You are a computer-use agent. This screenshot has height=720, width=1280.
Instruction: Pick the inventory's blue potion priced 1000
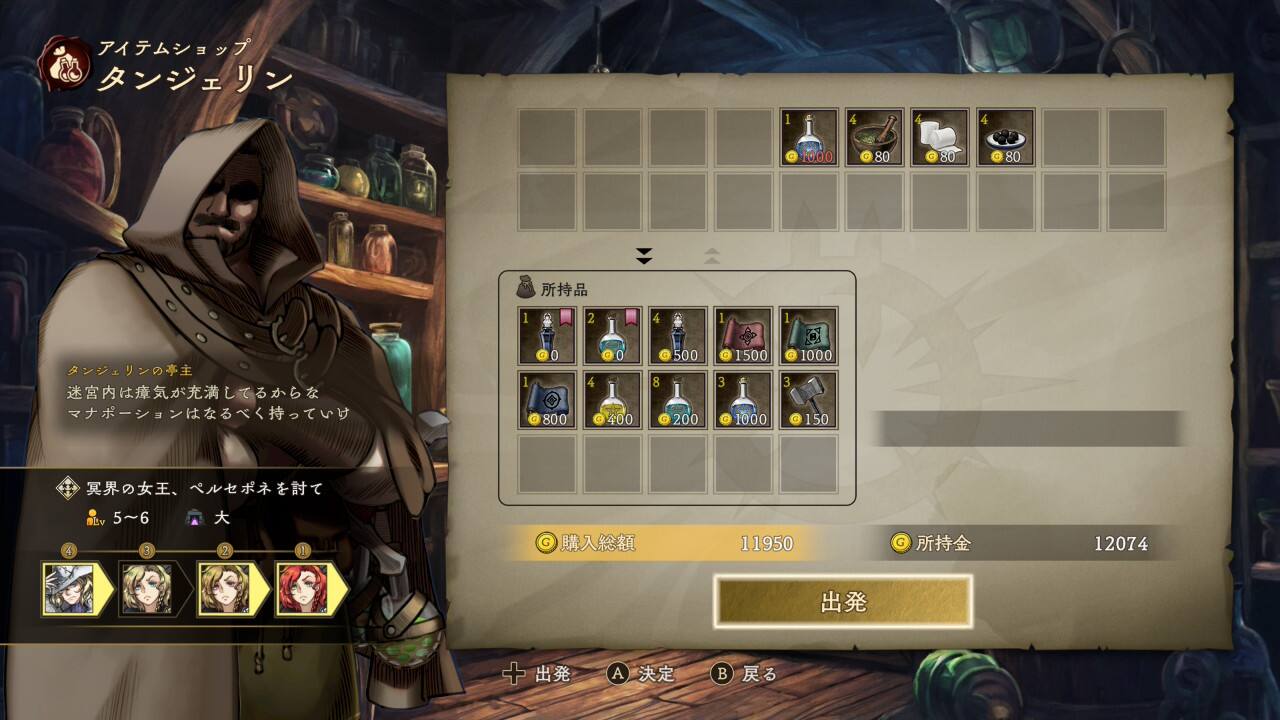coord(743,400)
